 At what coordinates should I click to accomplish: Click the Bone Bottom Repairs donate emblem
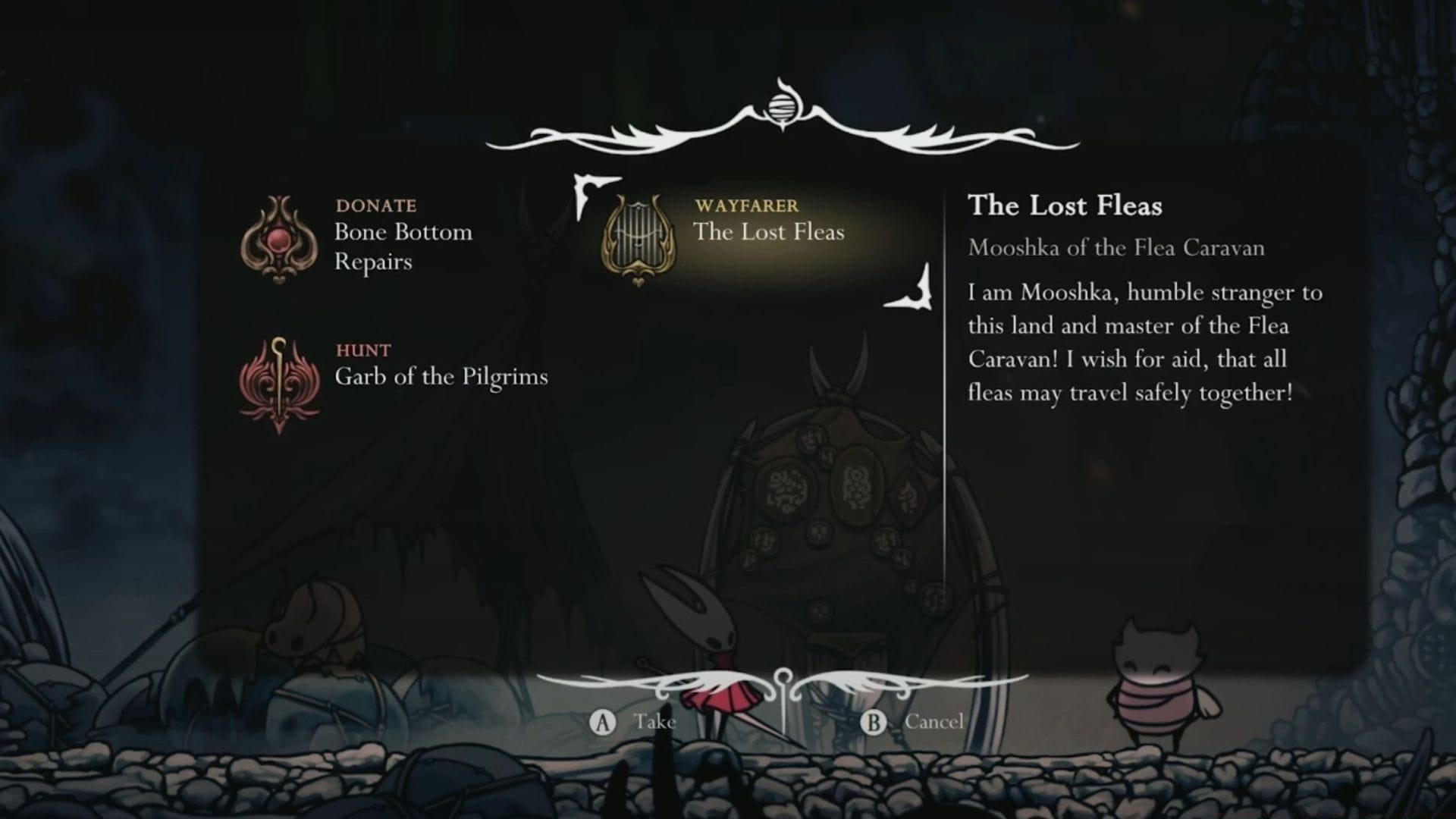279,240
